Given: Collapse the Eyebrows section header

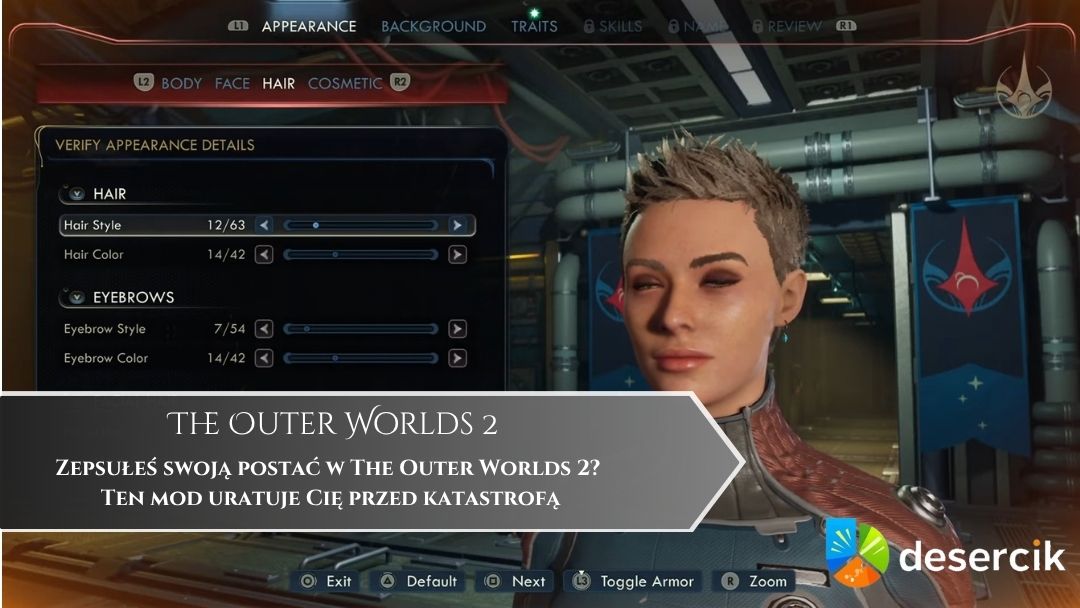Looking at the screenshot, I should point(78,297).
